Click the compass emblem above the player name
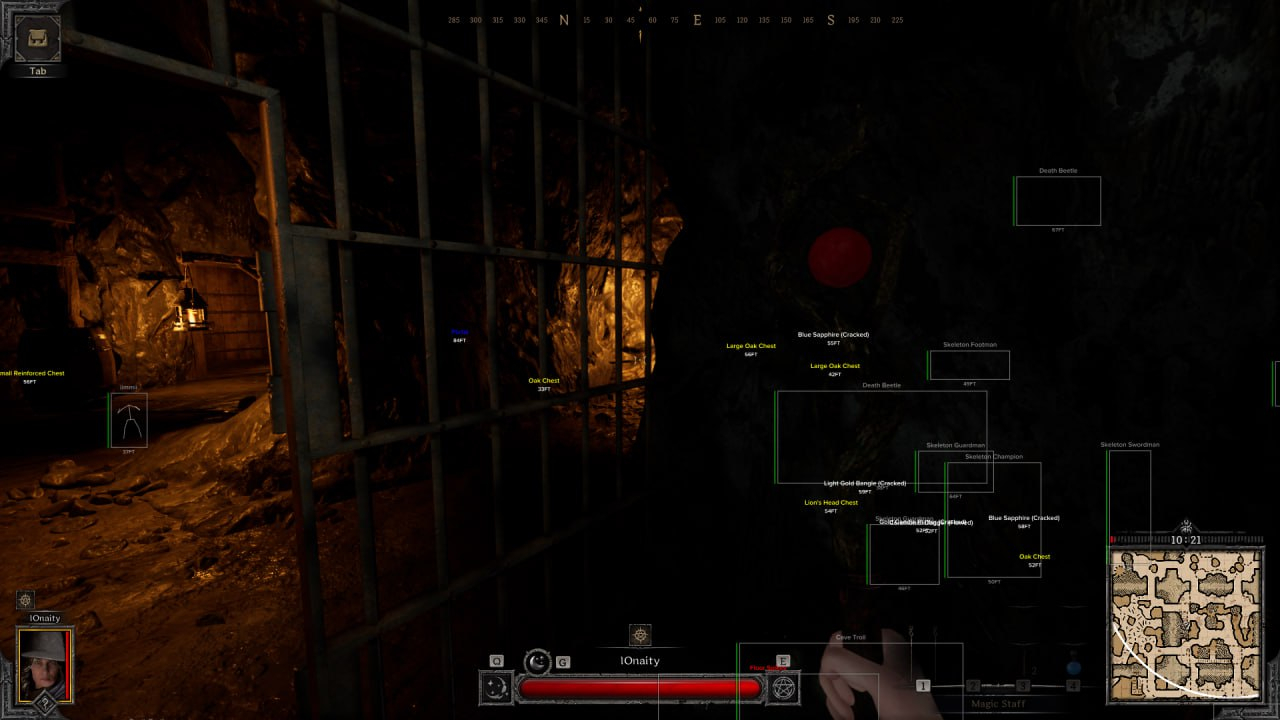Screen dimensions: 1280x720 (x=640, y=635)
